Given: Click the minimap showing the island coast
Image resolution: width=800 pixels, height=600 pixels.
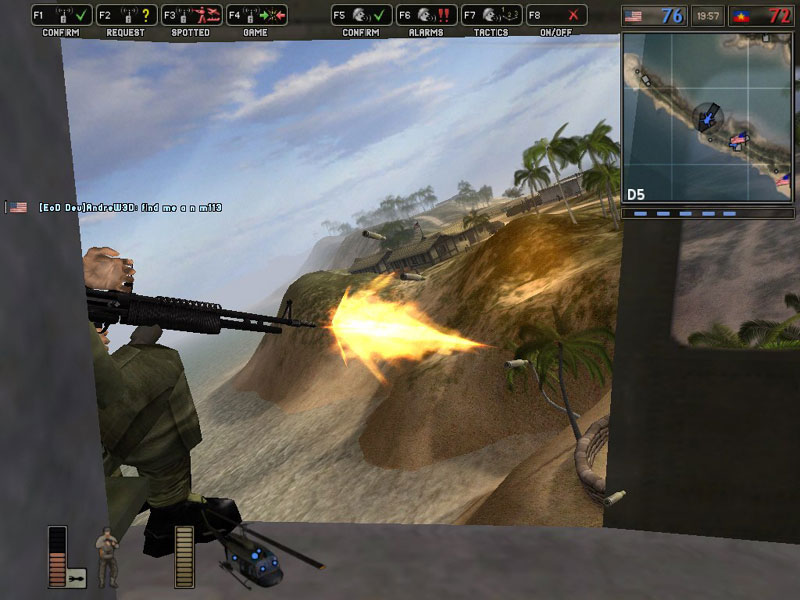Looking at the screenshot, I should [x=706, y=117].
